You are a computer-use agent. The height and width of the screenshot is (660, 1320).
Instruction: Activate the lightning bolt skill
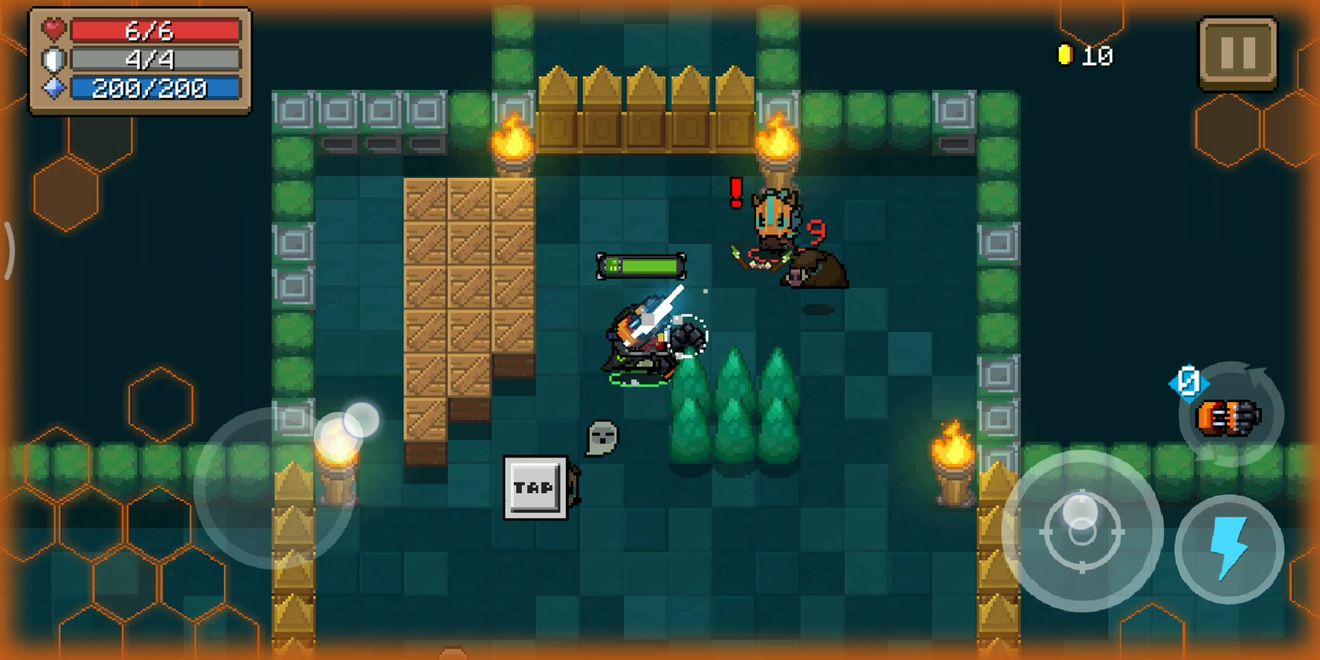pos(1228,548)
